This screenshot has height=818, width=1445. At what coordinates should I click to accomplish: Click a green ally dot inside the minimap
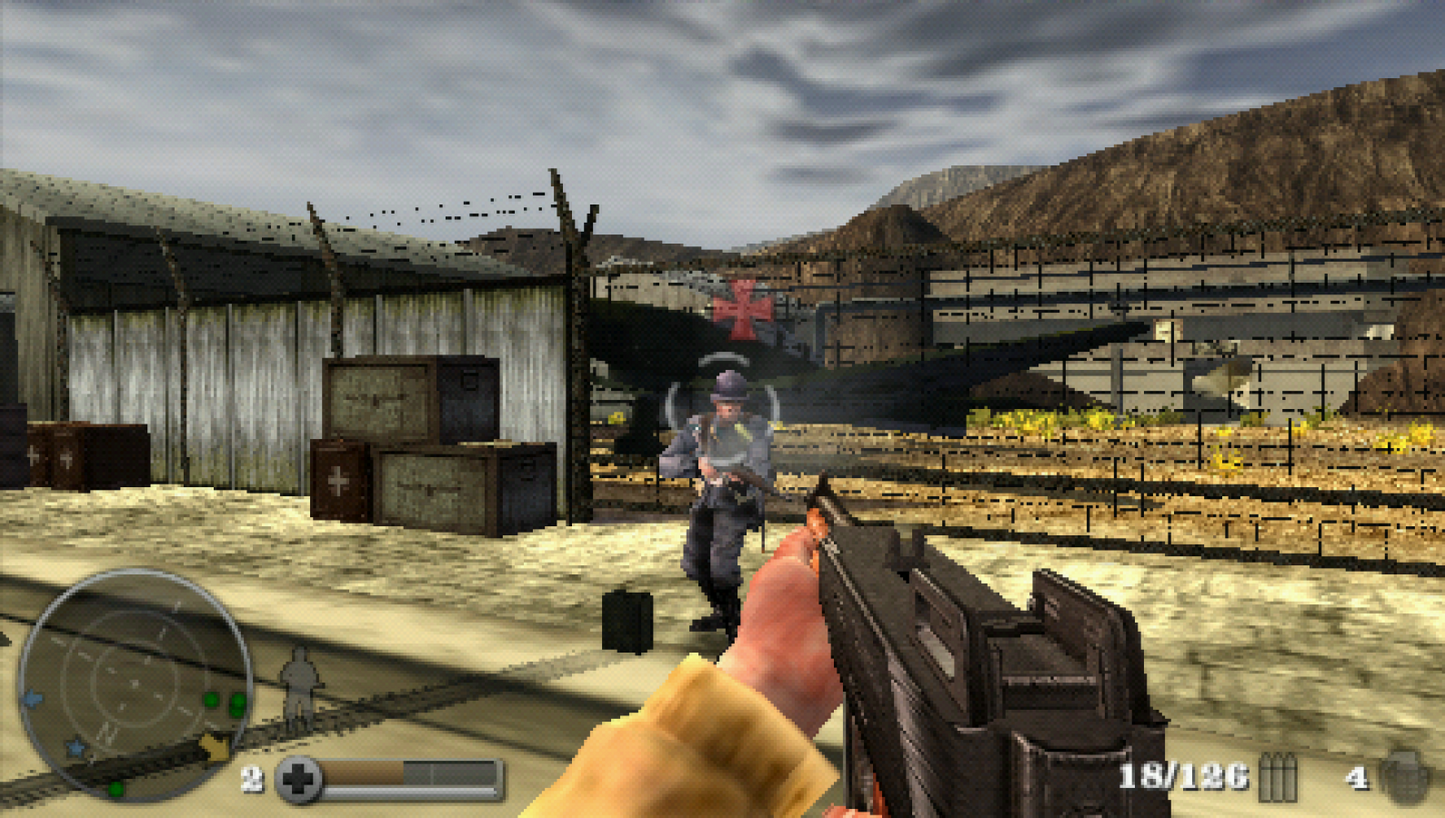211,699
